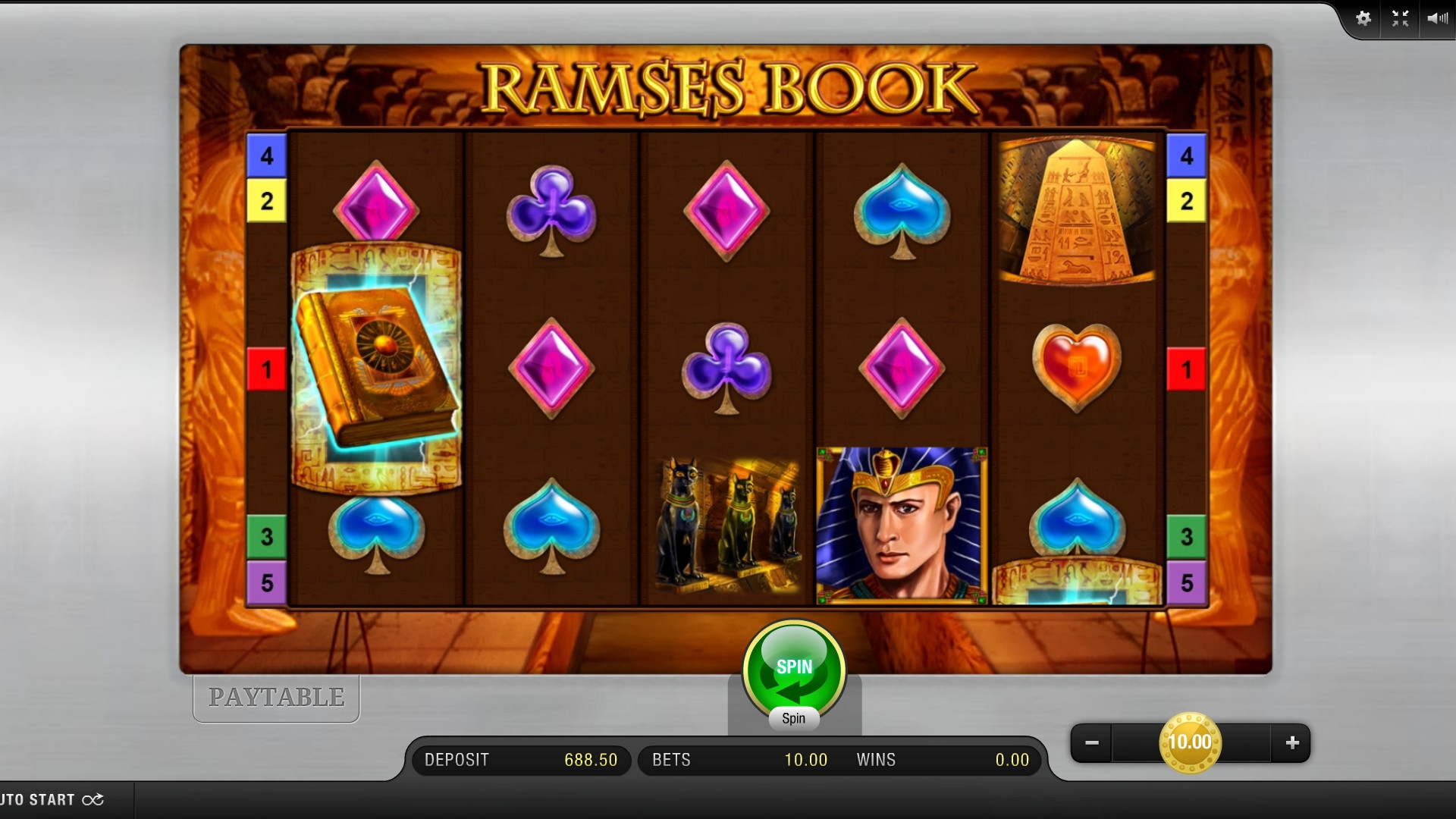Click the gold 10.00 bet coin
The height and width of the screenshot is (819, 1456).
click(1190, 742)
